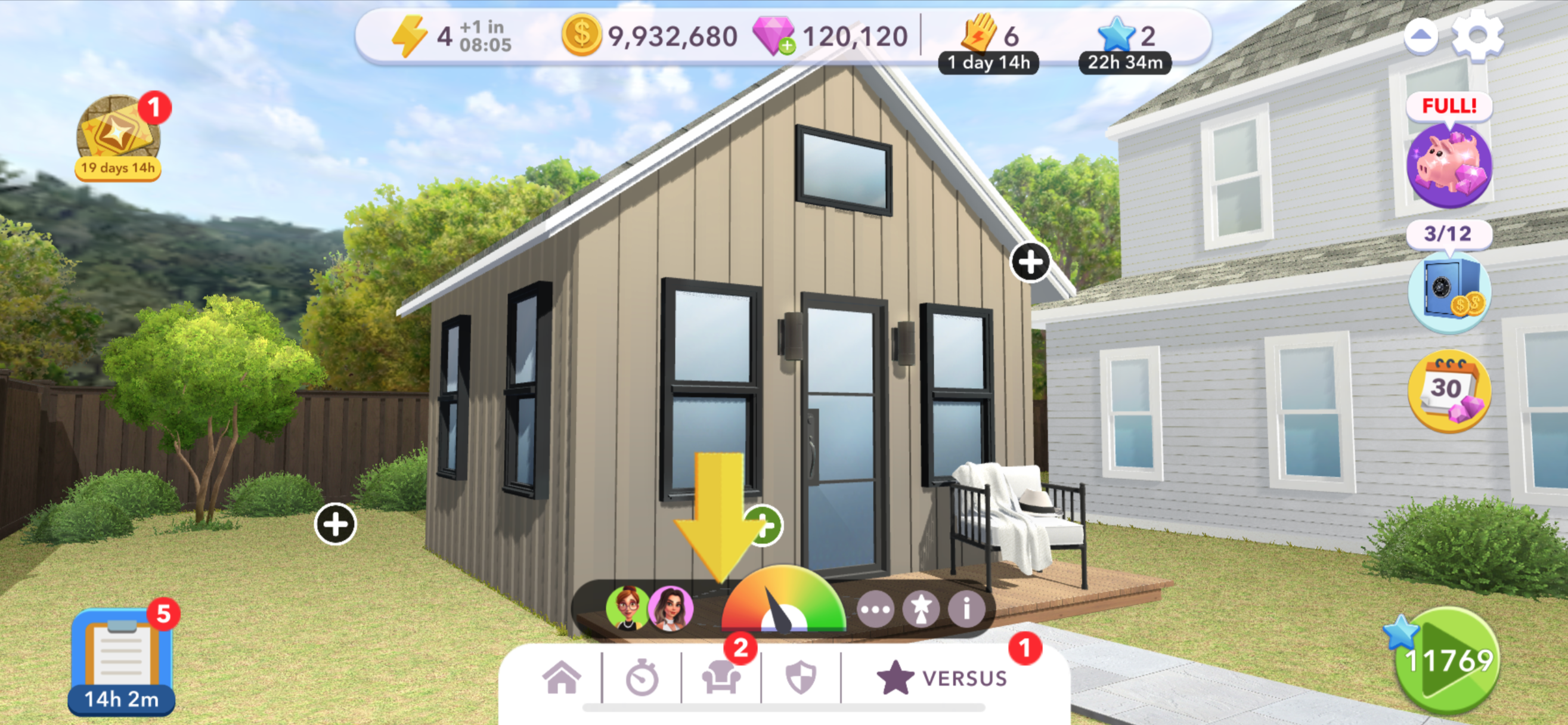This screenshot has width=1568, height=725.
Task: Open the full piggy bank
Action: [1449, 165]
